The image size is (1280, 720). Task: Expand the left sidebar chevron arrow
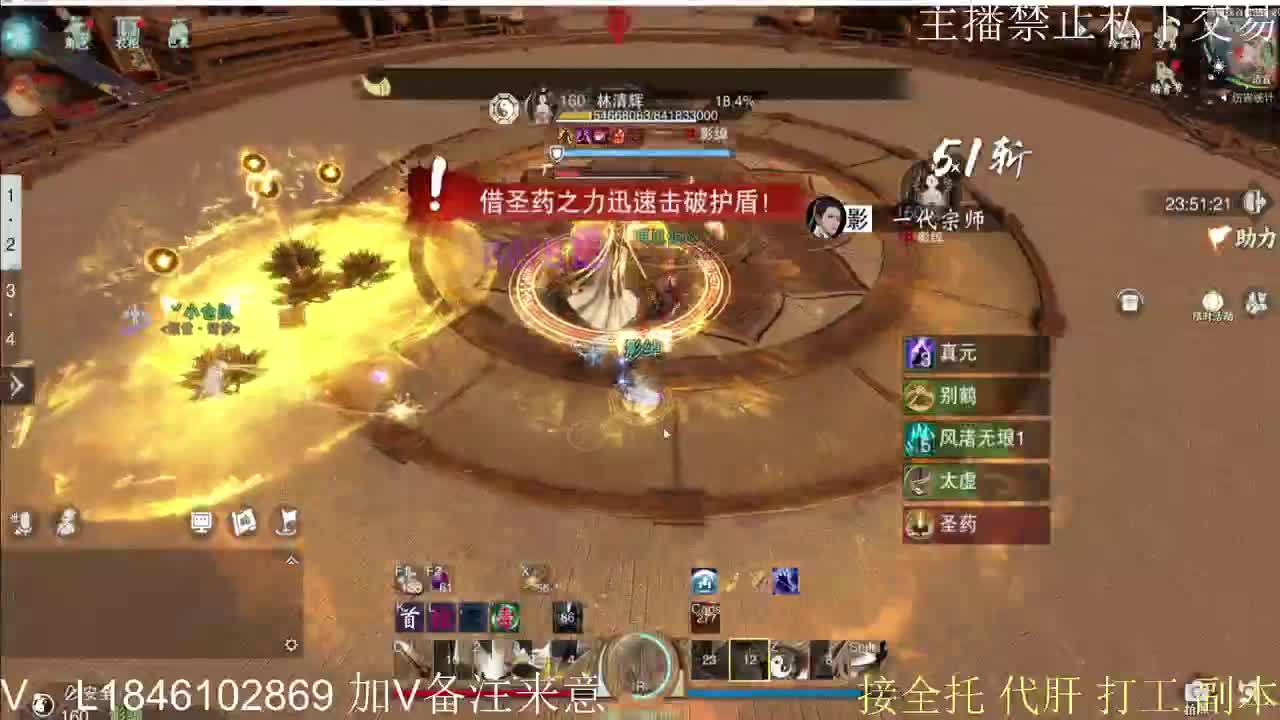click(15, 384)
